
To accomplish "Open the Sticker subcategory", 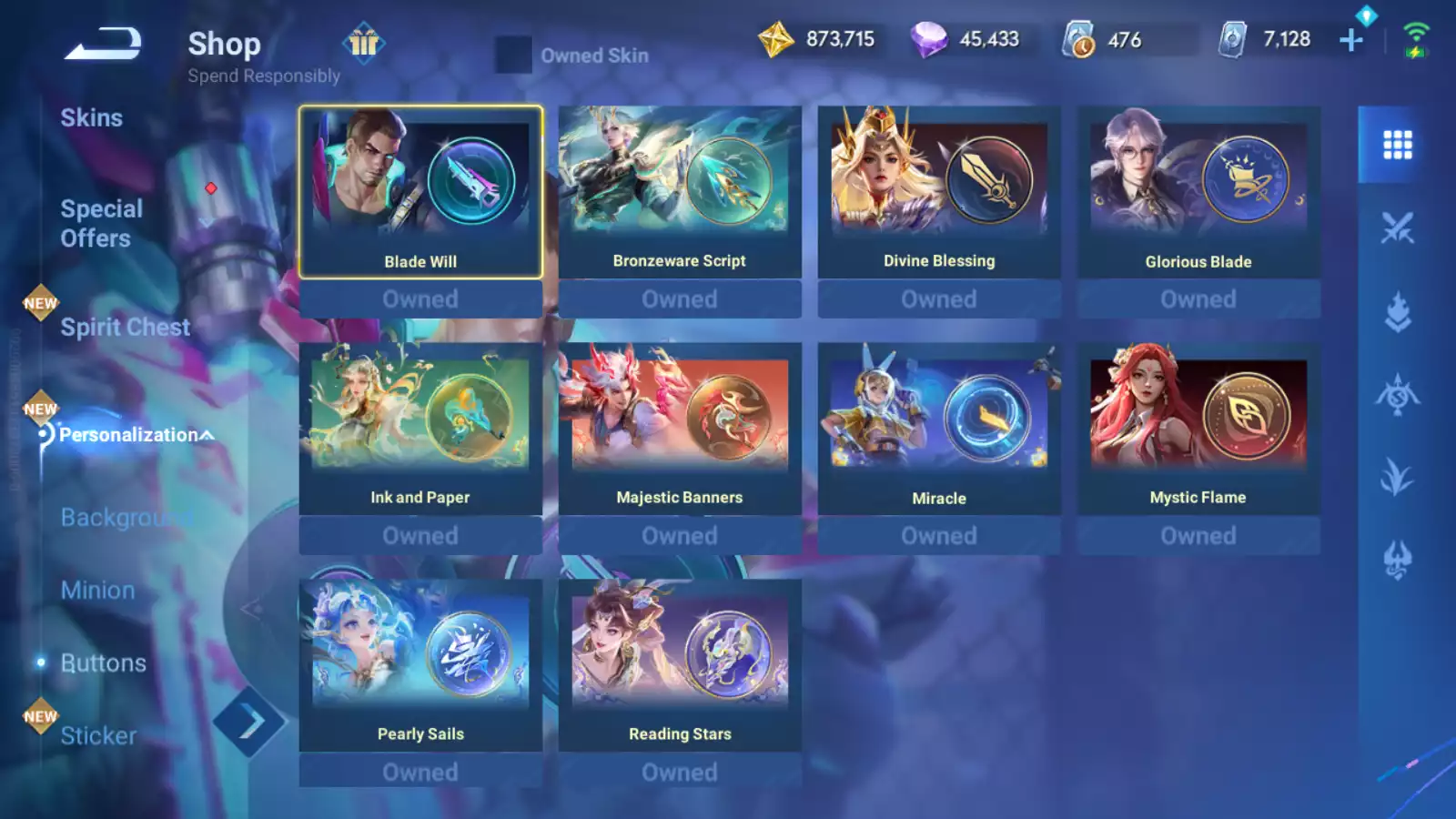I will [x=98, y=735].
